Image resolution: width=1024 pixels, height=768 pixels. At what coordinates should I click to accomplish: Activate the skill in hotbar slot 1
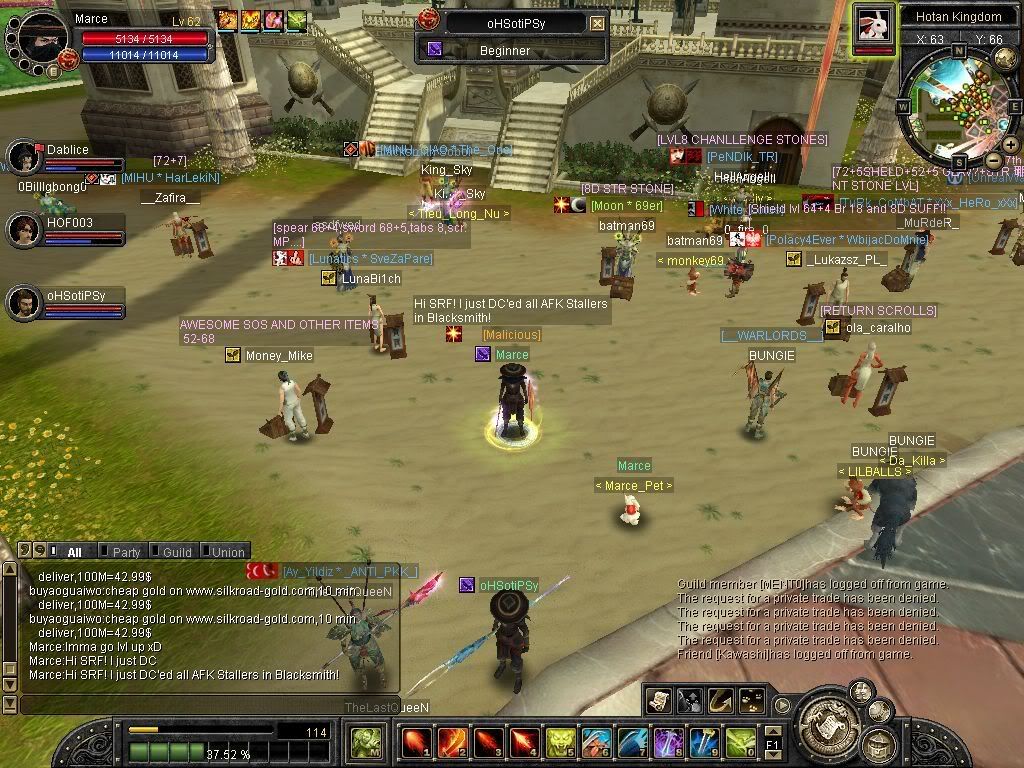point(416,743)
